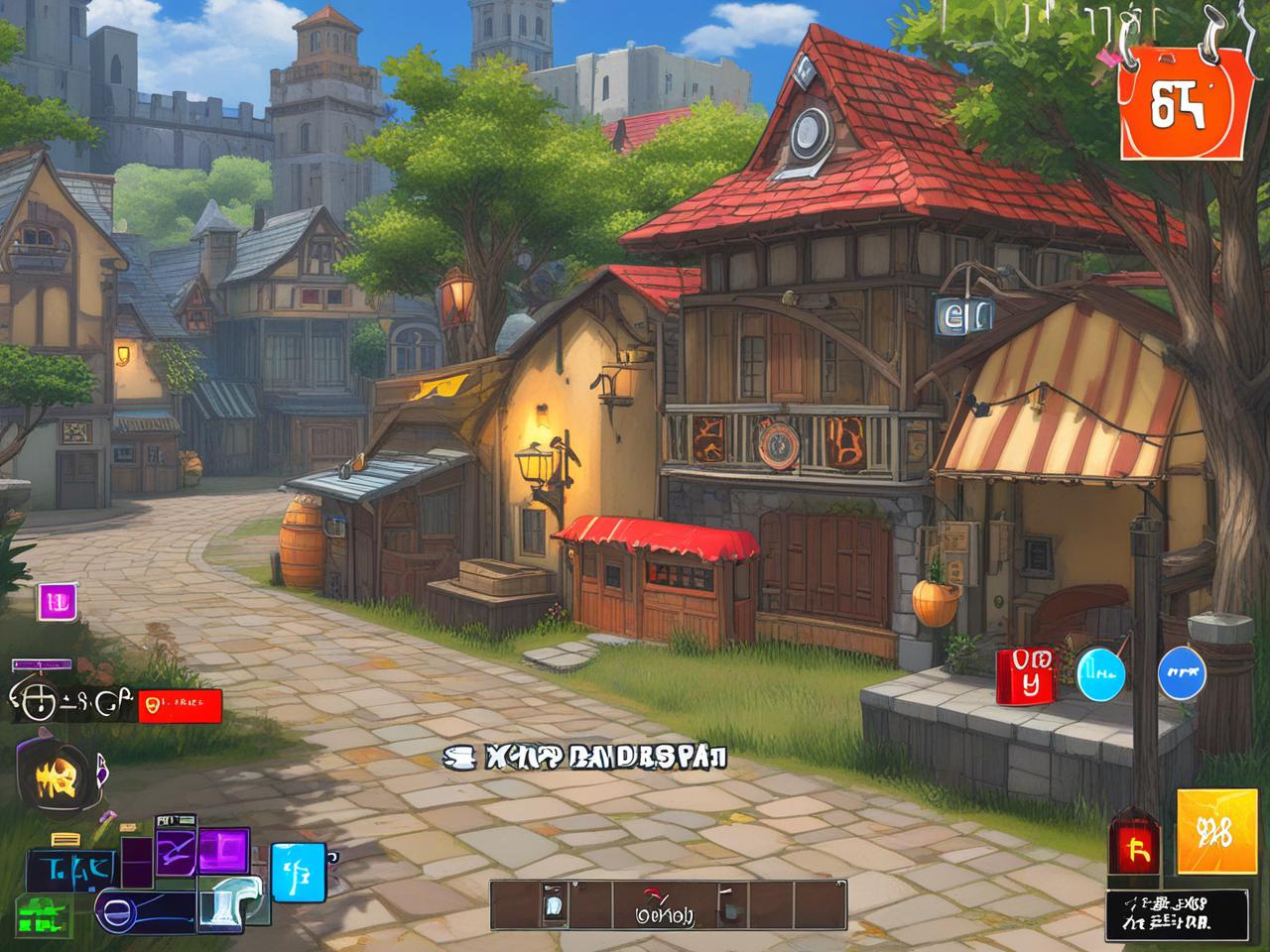Open the orange-yellow square icon
The image size is (1270, 952).
click(x=1216, y=832)
